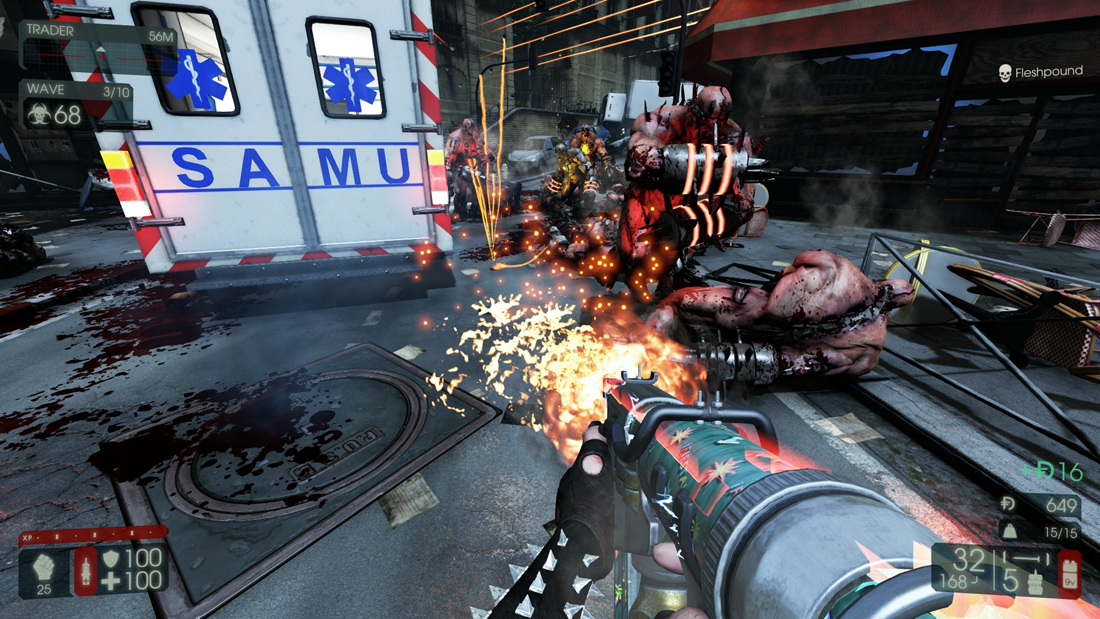This screenshot has width=1100, height=619.
Task: Select the biohazard skull wave icon
Action: tap(40, 115)
